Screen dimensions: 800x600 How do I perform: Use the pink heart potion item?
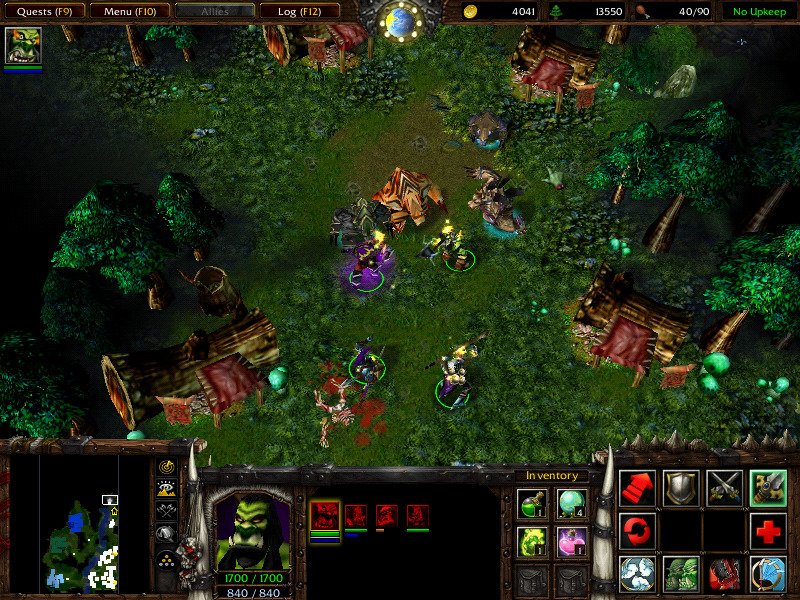coord(572,543)
